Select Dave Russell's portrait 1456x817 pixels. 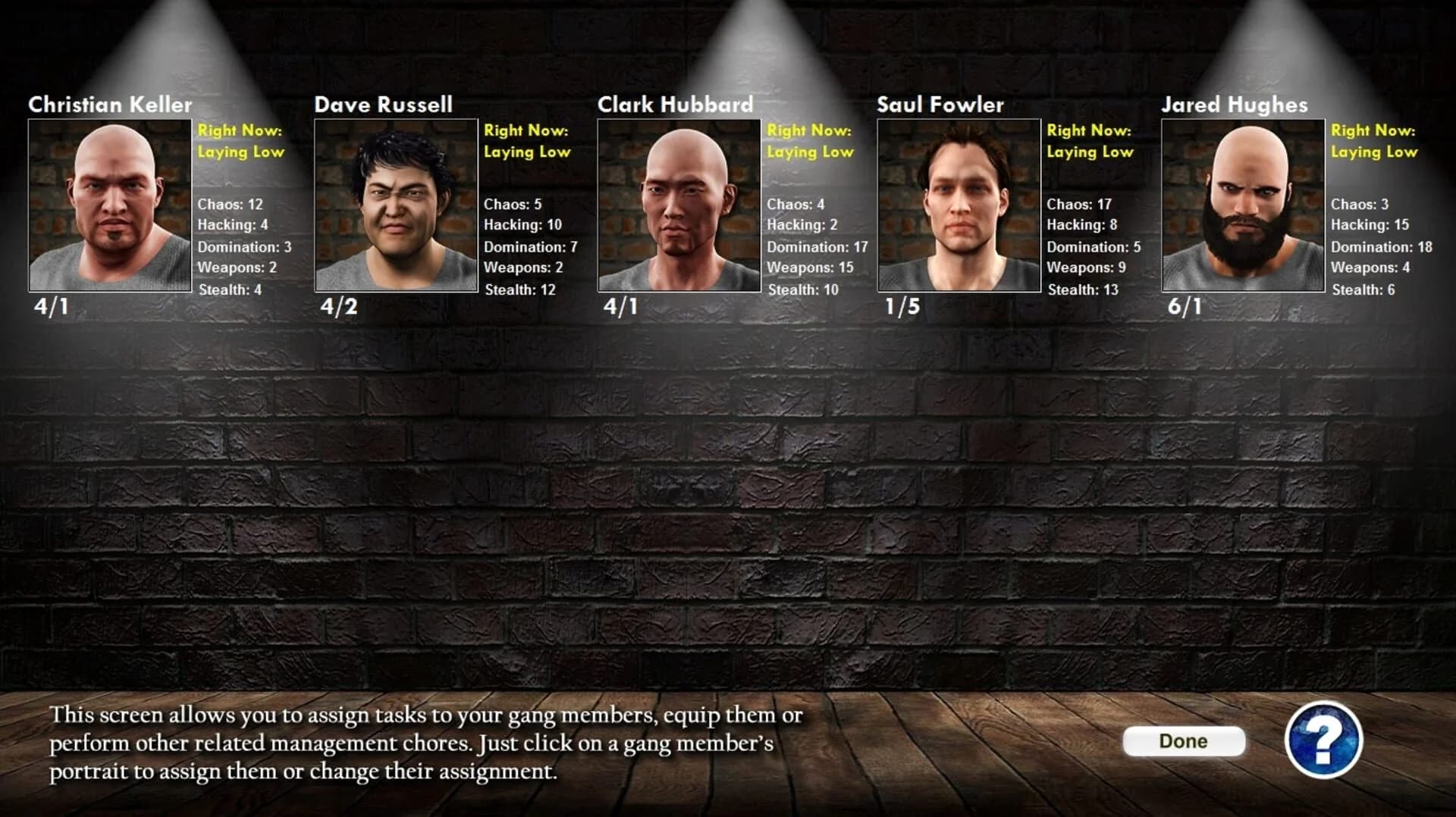(395, 205)
